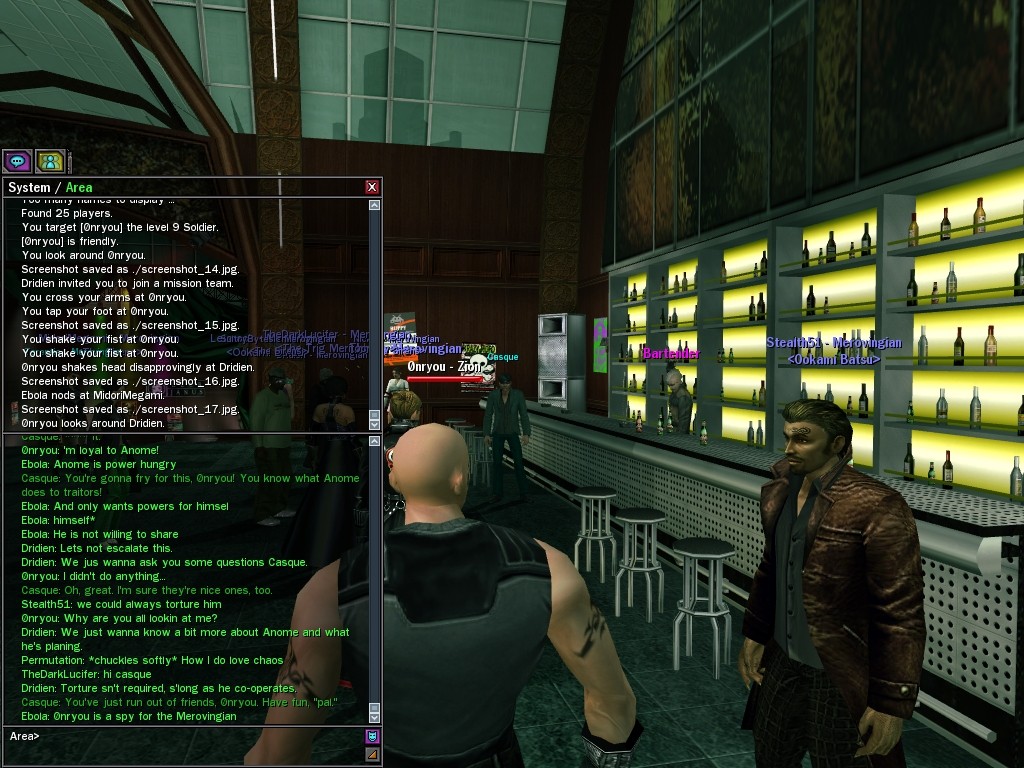Switch to the Area chat tab
Viewport: 1024px width, 768px height.
[79, 187]
